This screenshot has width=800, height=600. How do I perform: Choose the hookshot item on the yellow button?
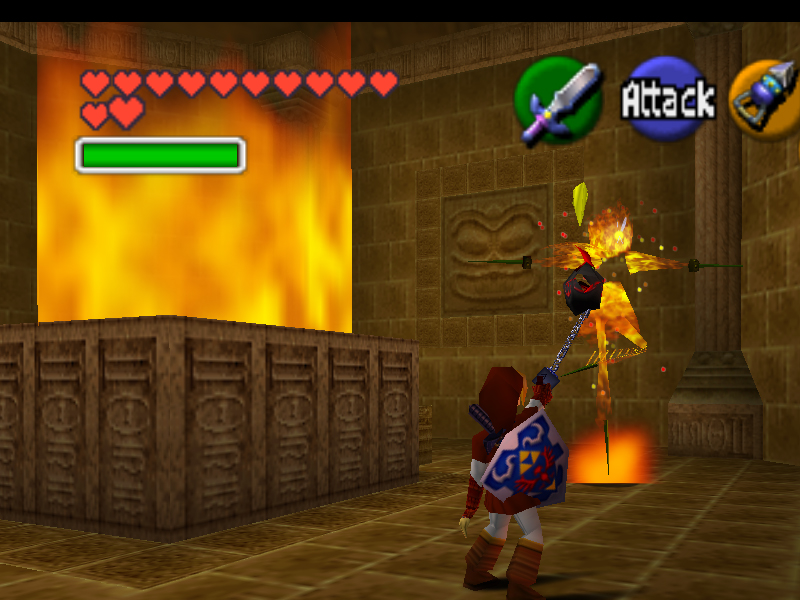(x=768, y=98)
